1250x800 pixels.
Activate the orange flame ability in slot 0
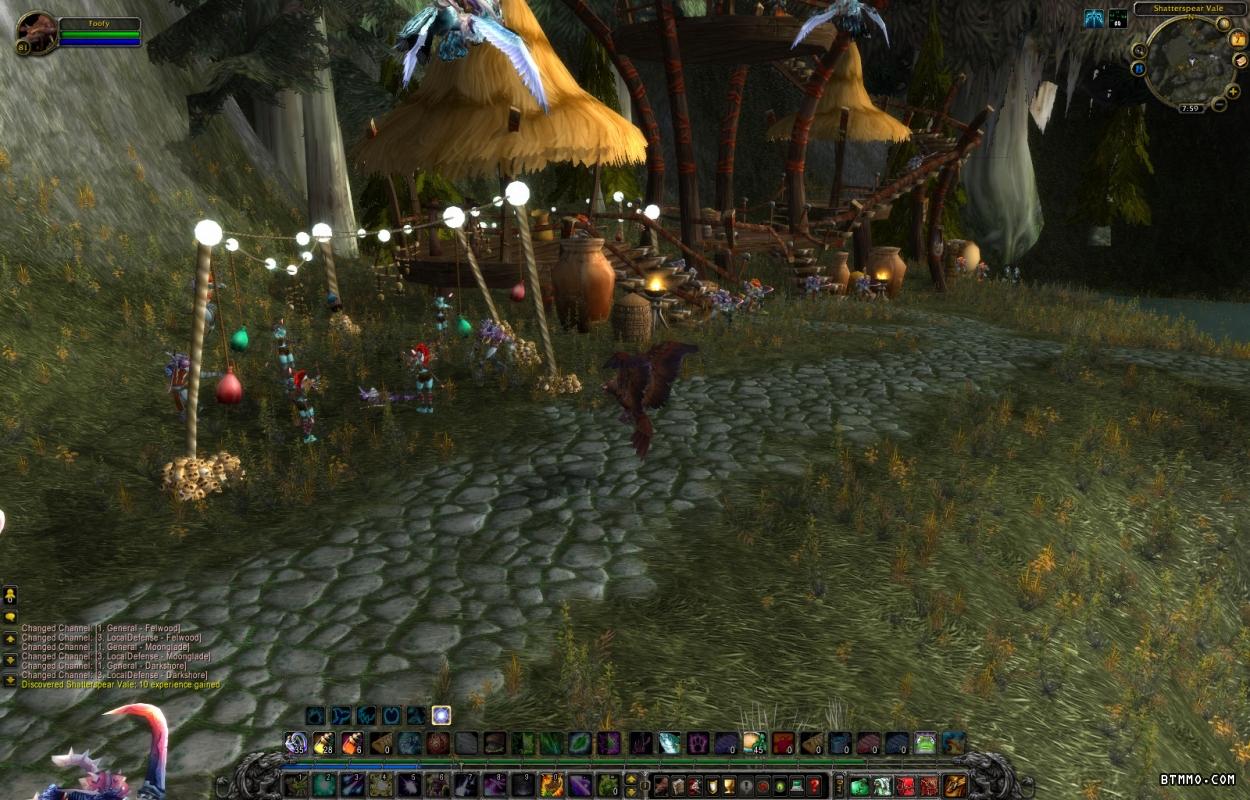click(551, 786)
